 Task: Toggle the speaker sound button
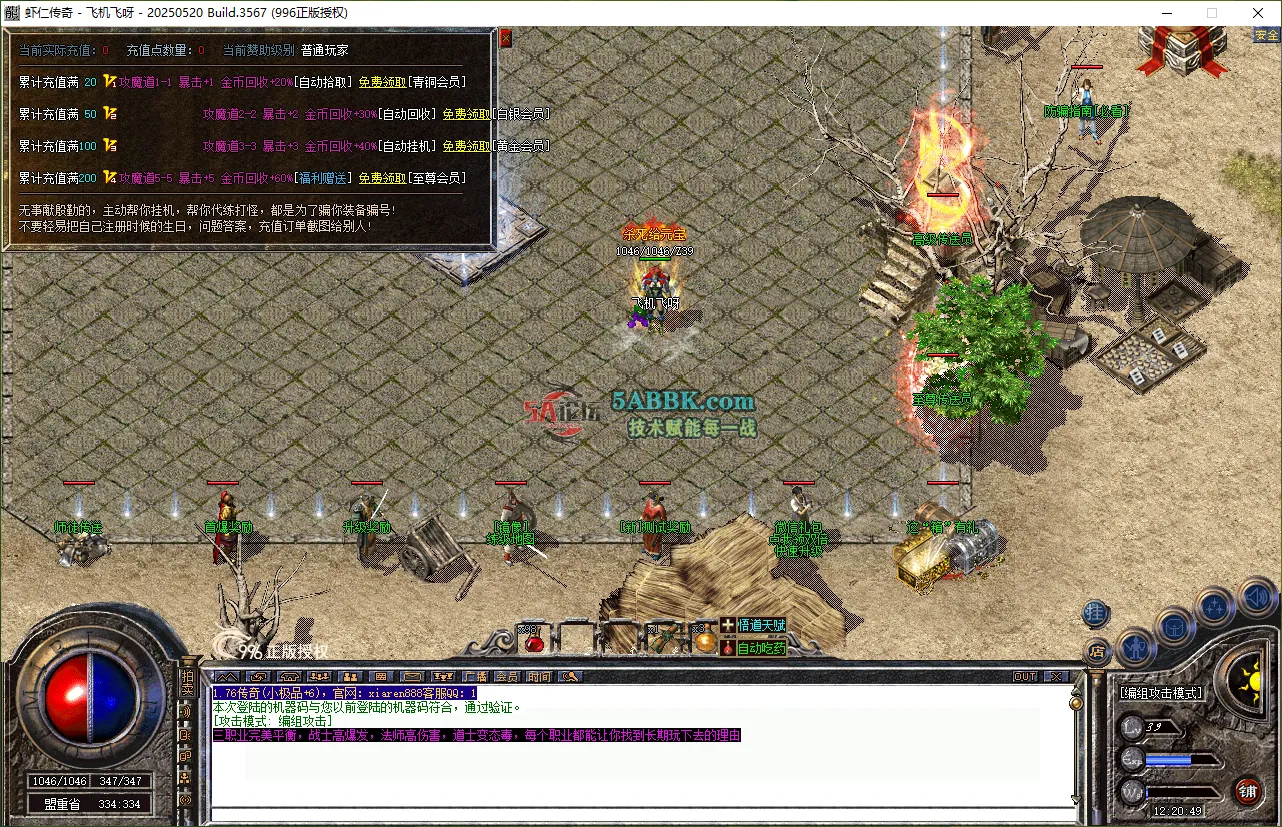(x=1256, y=598)
